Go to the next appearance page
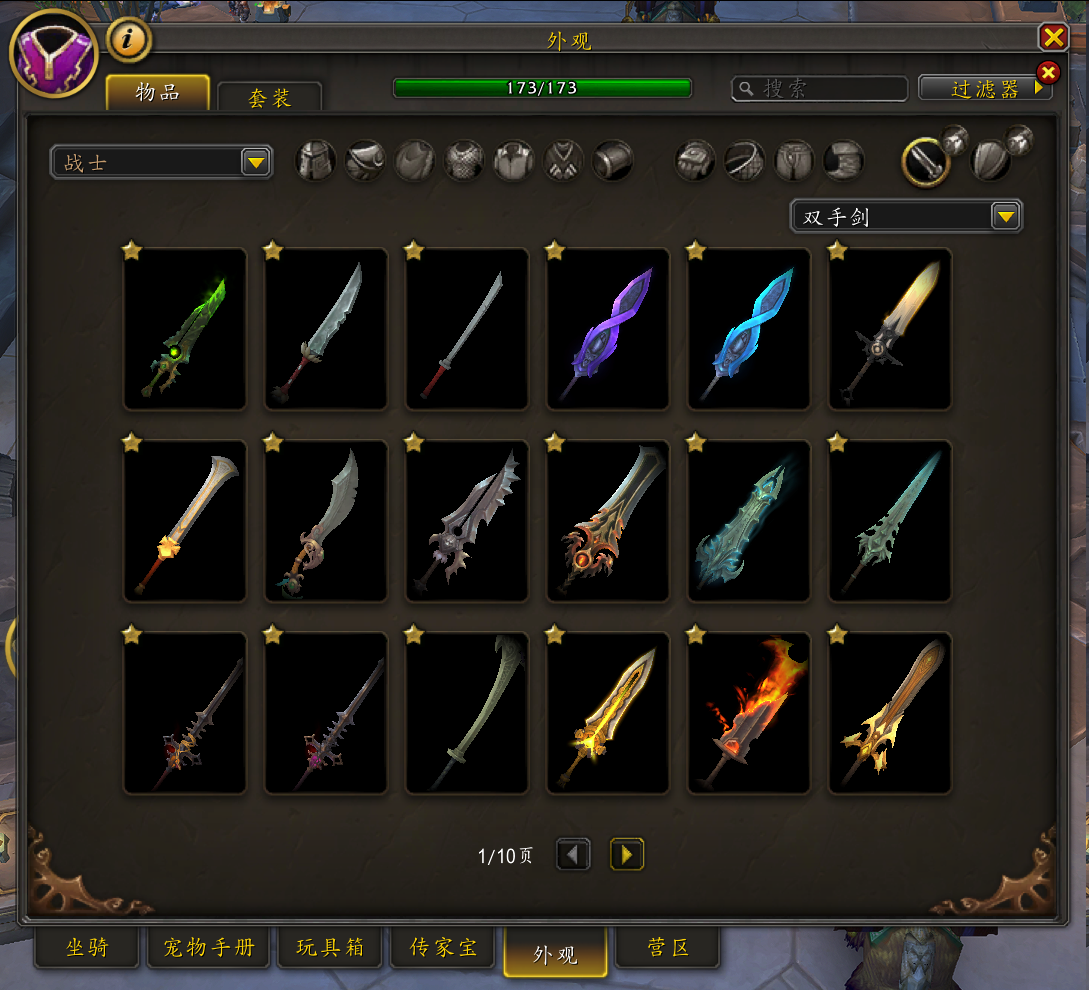The width and height of the screenshot is (1089, 990). [627, 855]
